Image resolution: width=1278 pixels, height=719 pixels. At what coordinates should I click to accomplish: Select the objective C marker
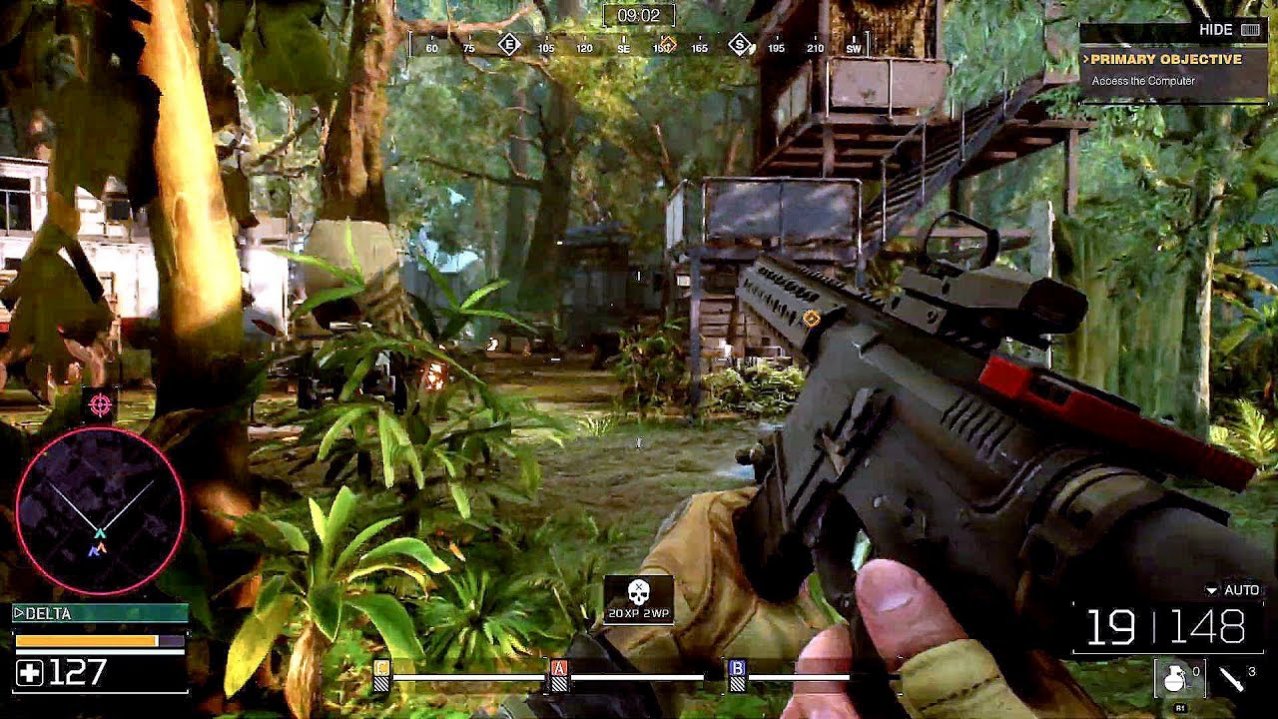click(x=381, y=673)
